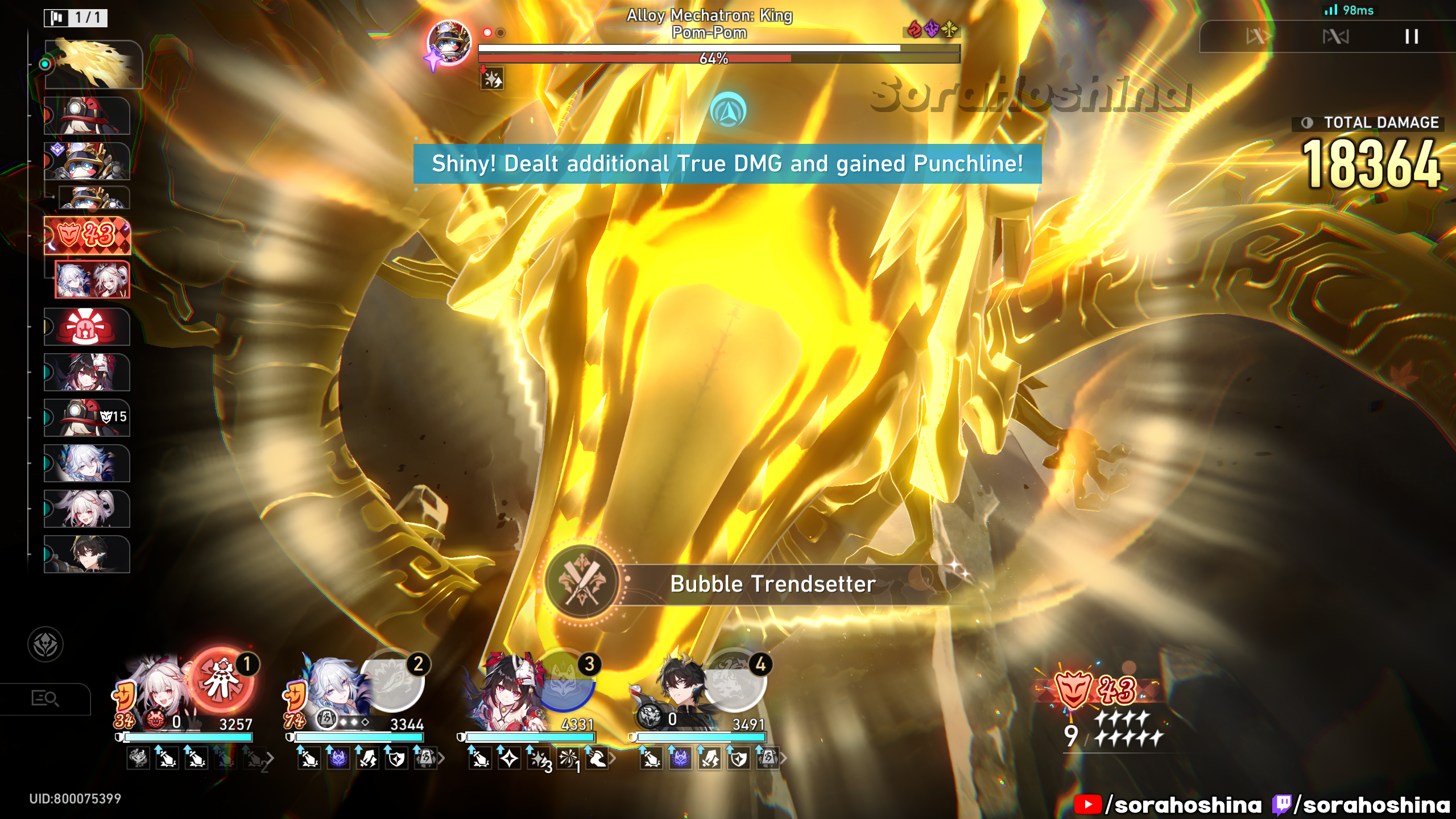Screen dimensions: 1456x819
Task: Trigger Sparkle's ultimate icon numbered 3
Action: pyautogui.click(x=564, y=681)
